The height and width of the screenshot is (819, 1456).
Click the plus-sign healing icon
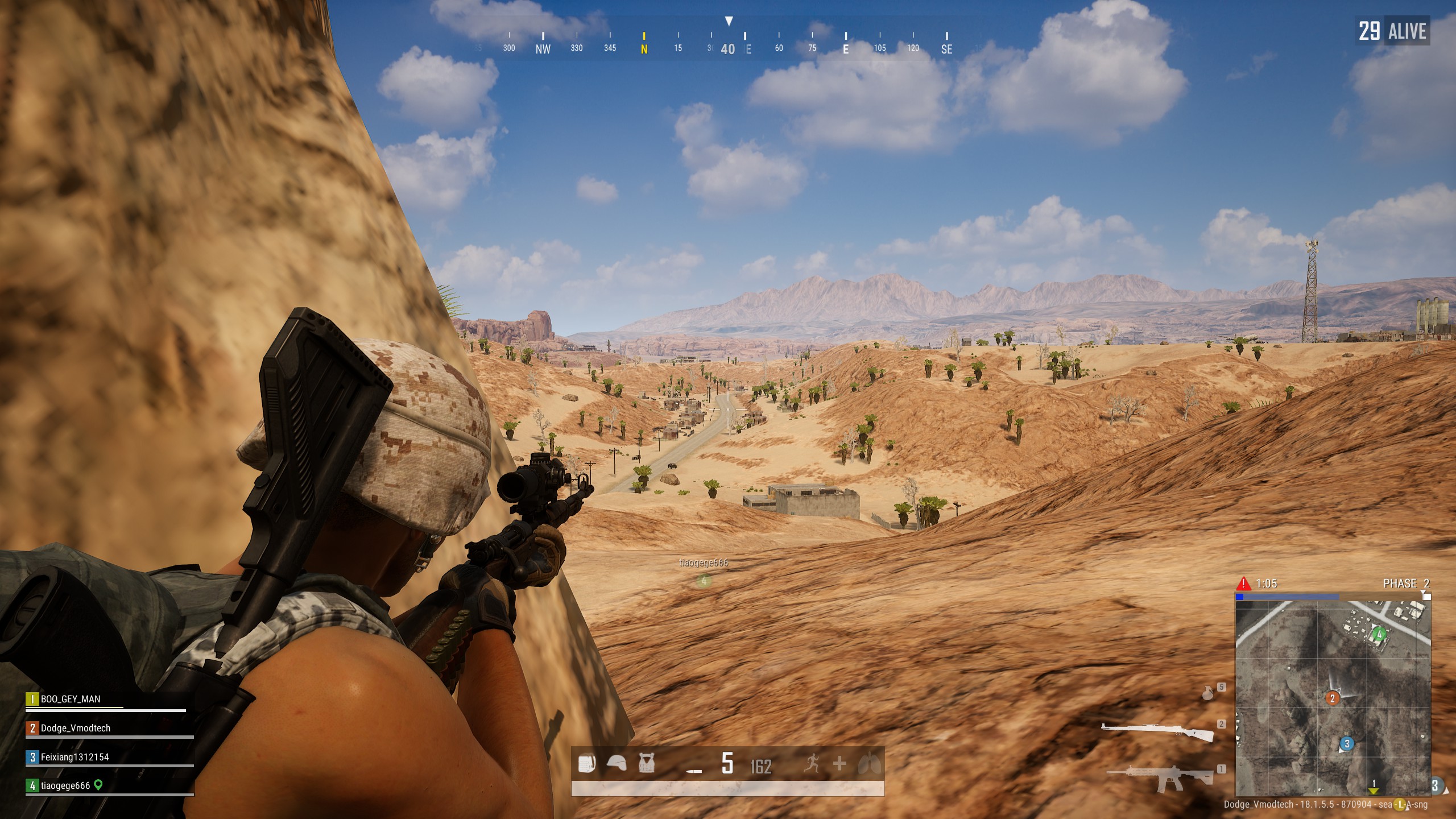(839, 763)
